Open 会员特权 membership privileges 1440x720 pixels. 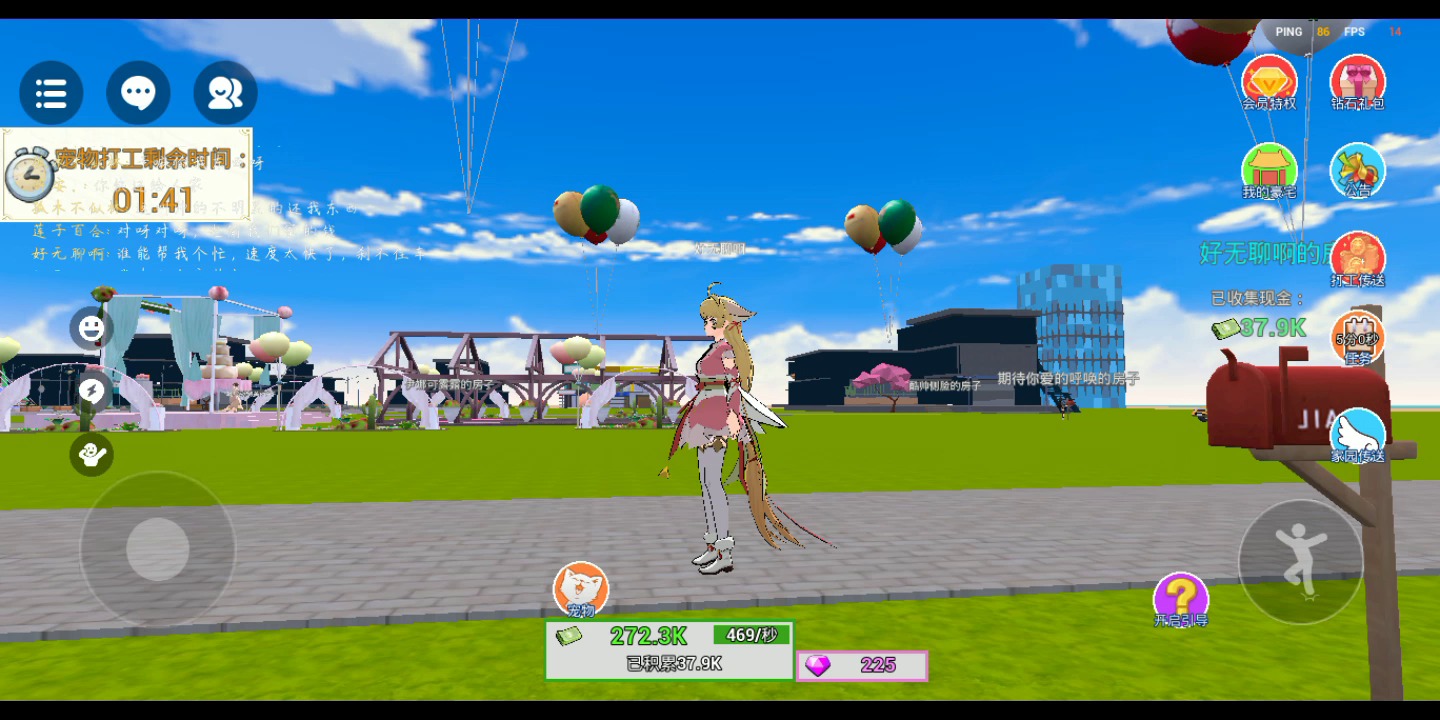click(x=1269, y=82)
